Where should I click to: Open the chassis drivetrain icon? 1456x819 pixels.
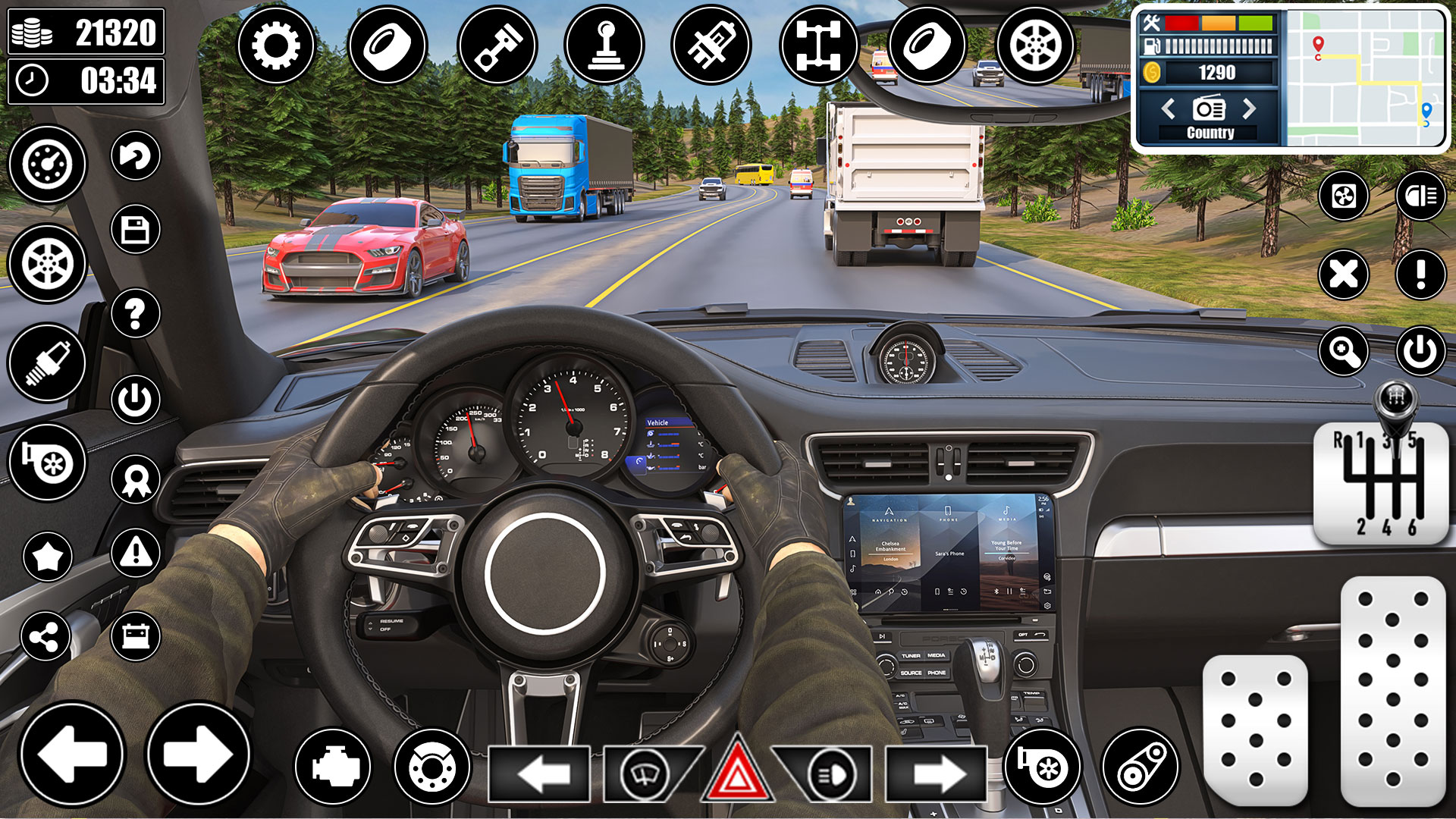[x=818, y=45]
